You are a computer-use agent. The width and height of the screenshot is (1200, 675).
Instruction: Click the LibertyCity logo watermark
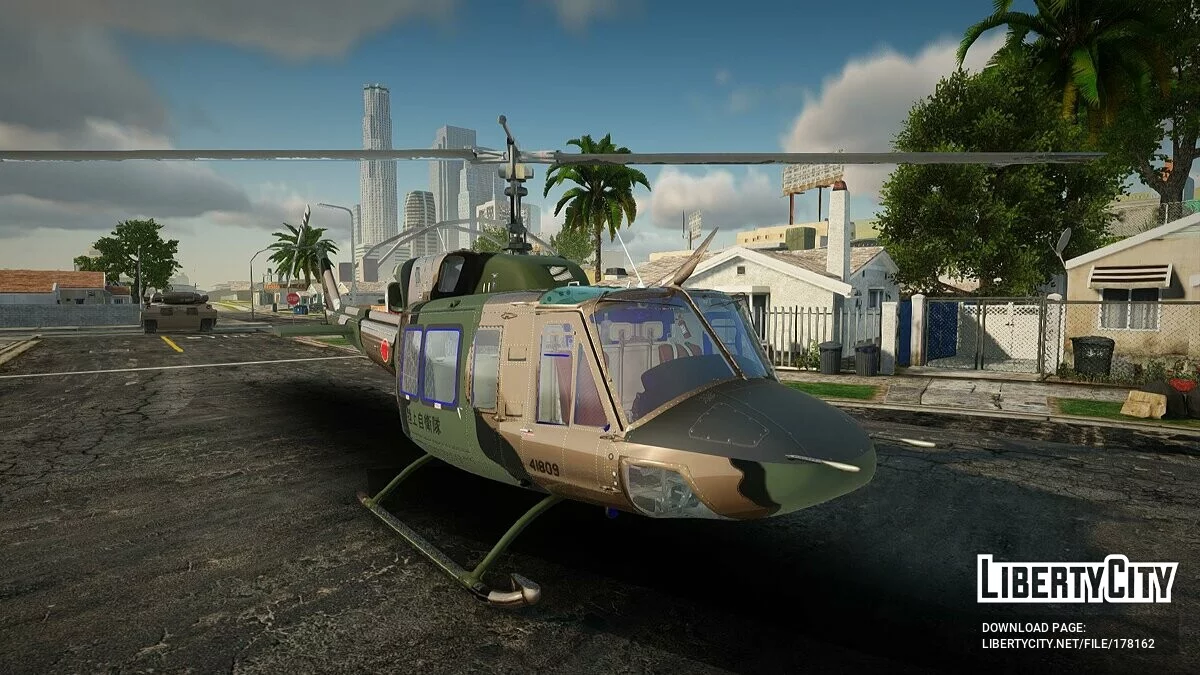(x=1077, y=579)
